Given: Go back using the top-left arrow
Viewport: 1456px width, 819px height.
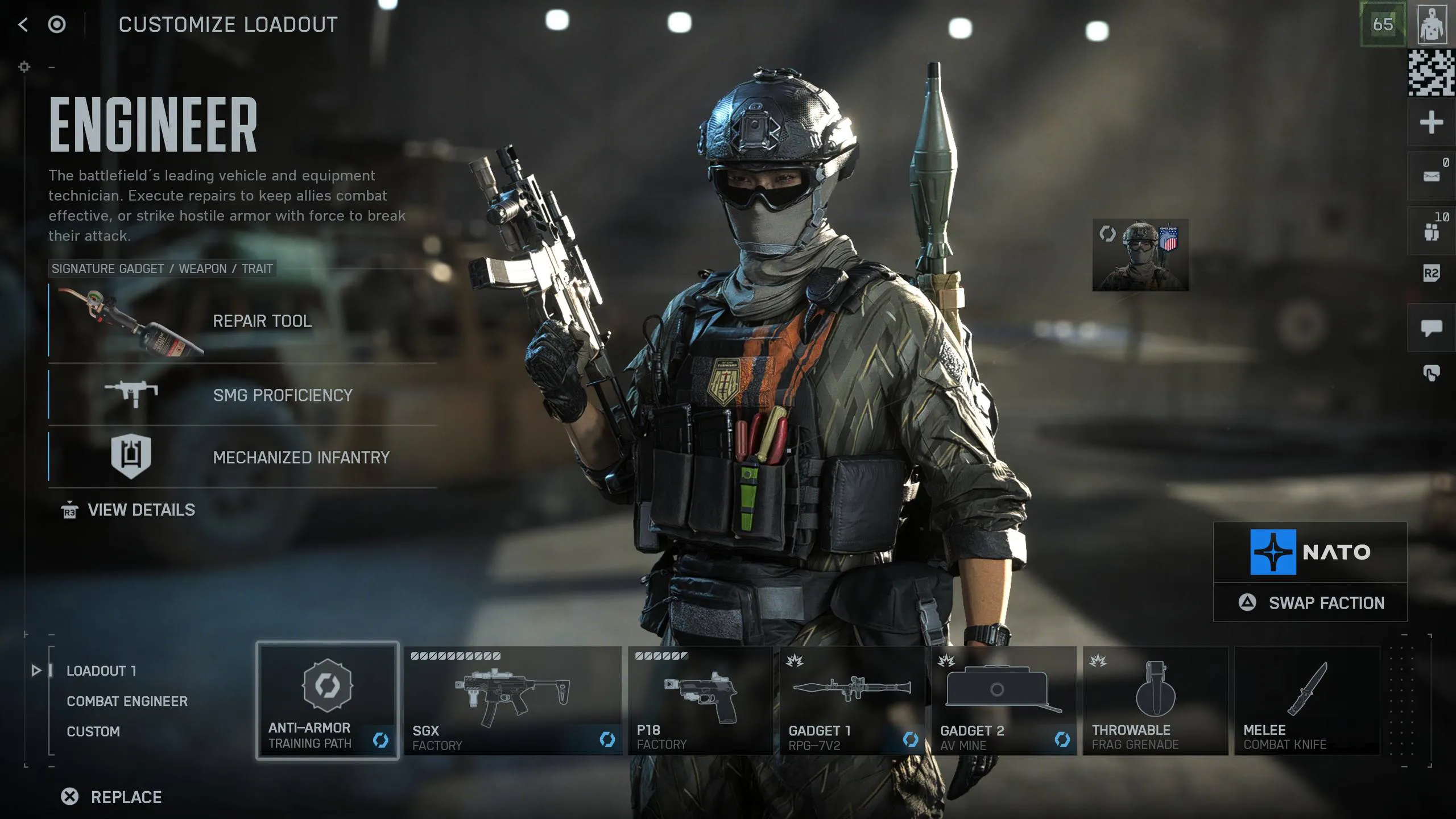Looking at the screenshot, I should pos(23,24).
